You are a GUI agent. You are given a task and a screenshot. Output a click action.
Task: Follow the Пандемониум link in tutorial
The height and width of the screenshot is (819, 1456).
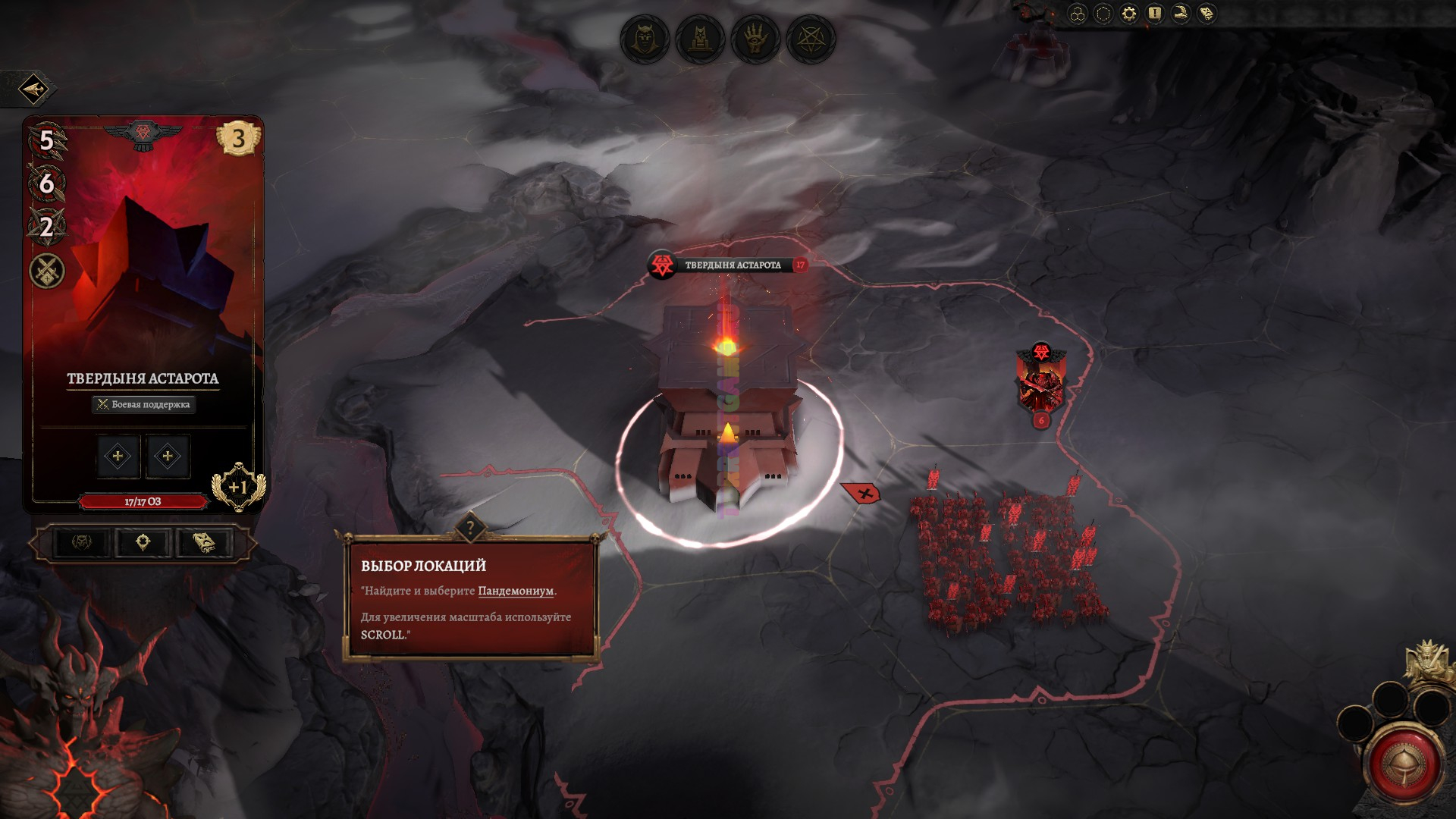coord(516,591)
